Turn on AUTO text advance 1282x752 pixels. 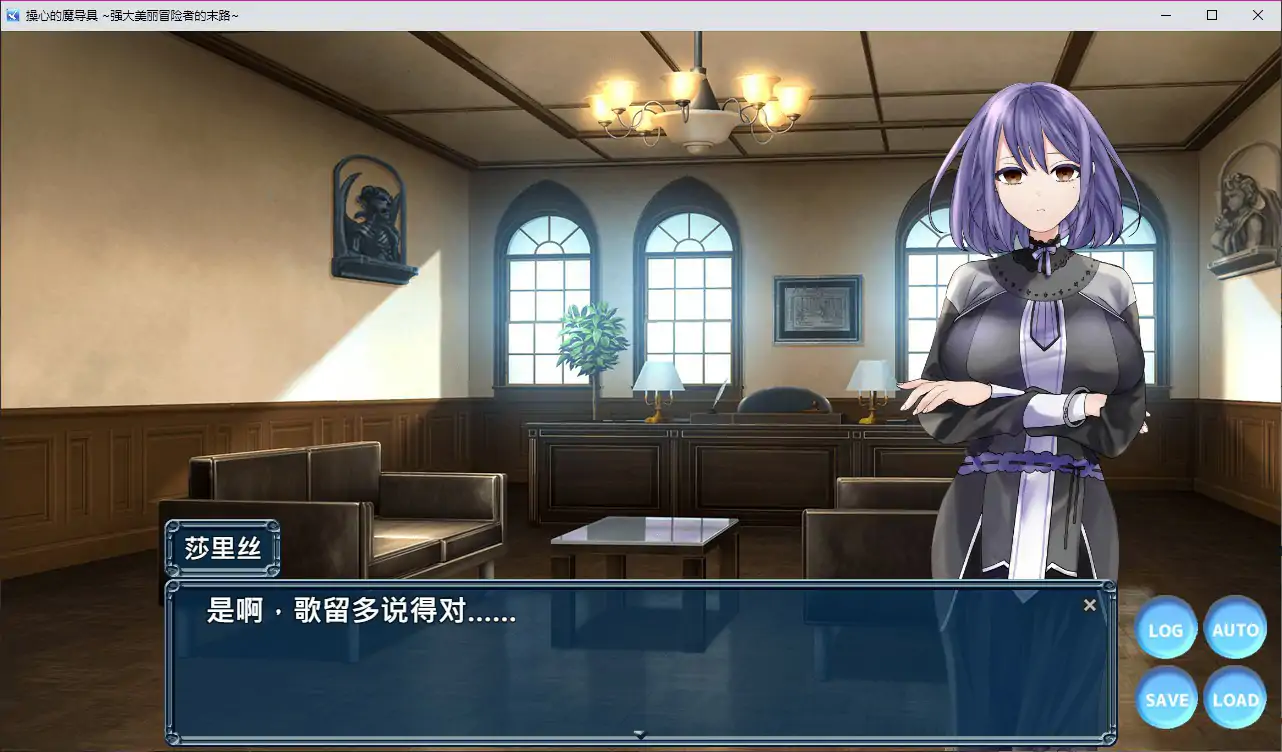click(1235, 629)
